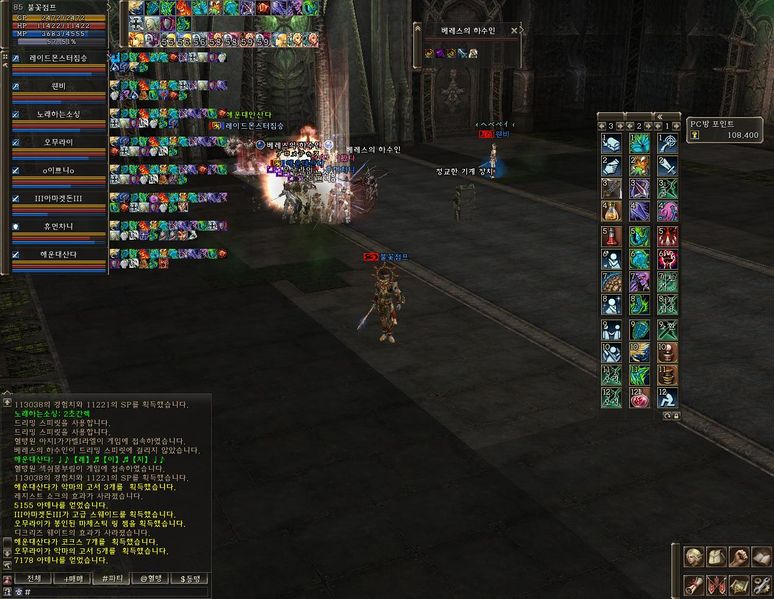This screenshot has width=774, height=599.
Task: Select party member 노래하는소싱
Action: pos(57,114)
